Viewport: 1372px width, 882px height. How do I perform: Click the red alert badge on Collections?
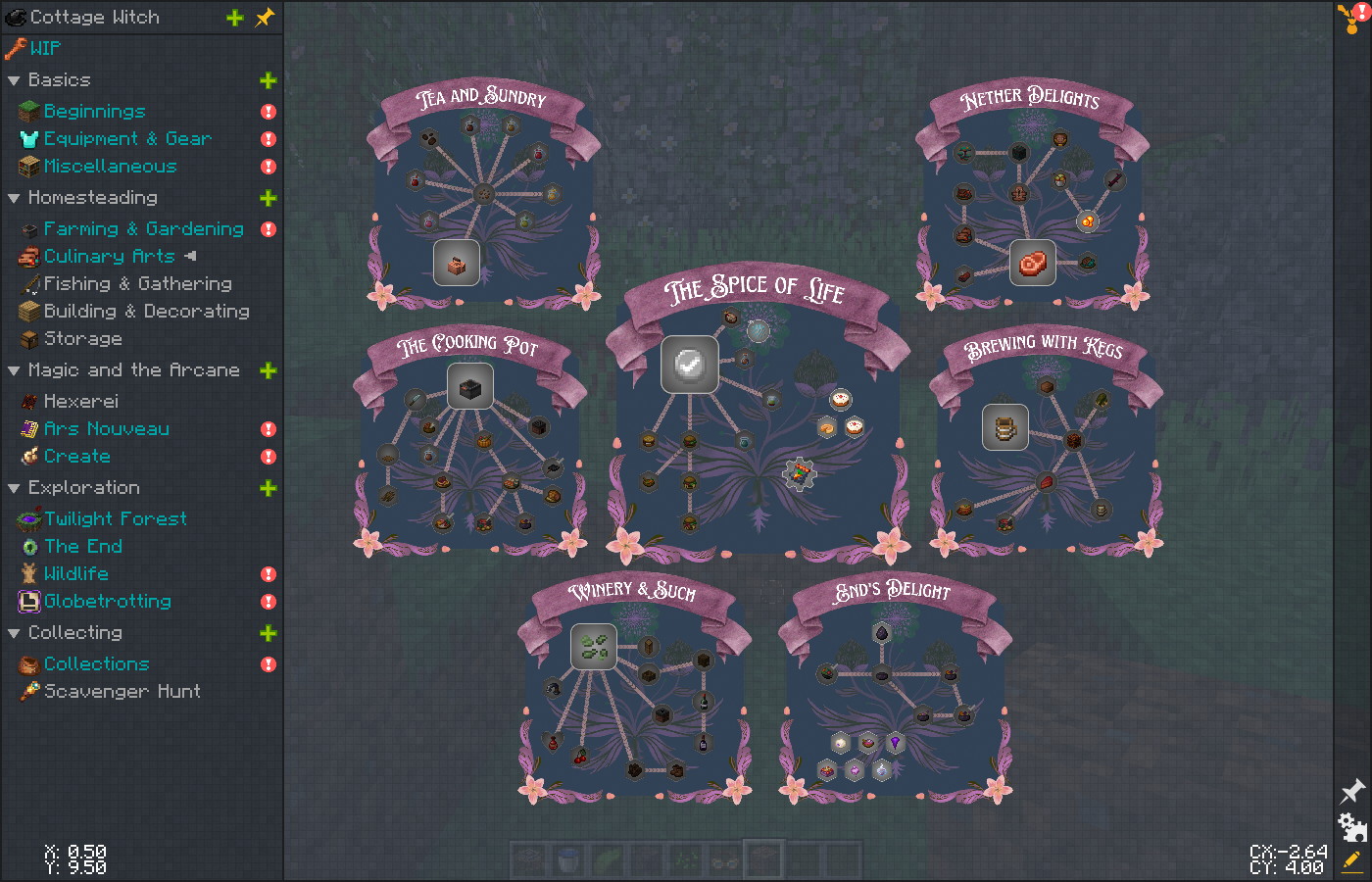point(267,663)
